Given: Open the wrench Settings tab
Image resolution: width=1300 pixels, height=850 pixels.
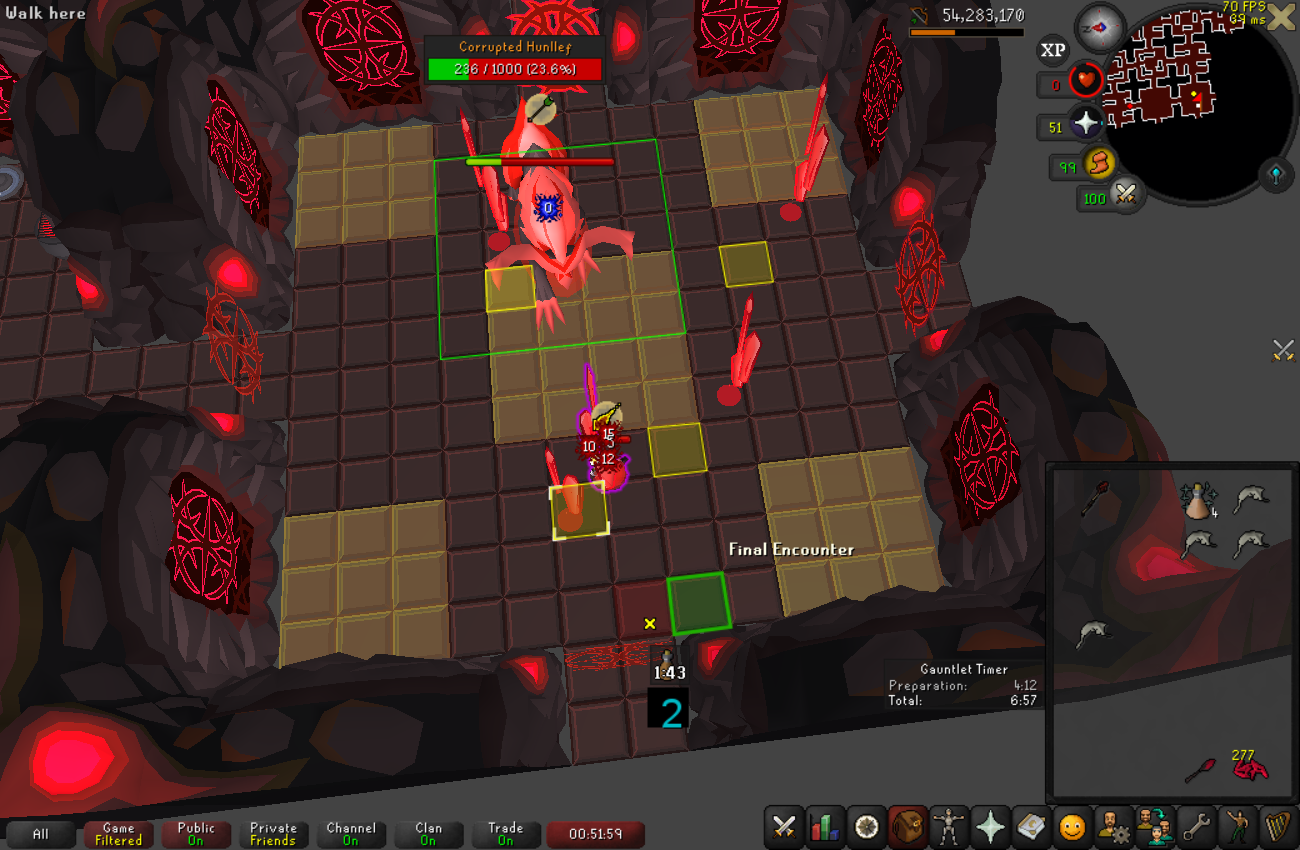Looking at the screenshot, I should (x=1194, y=827).
